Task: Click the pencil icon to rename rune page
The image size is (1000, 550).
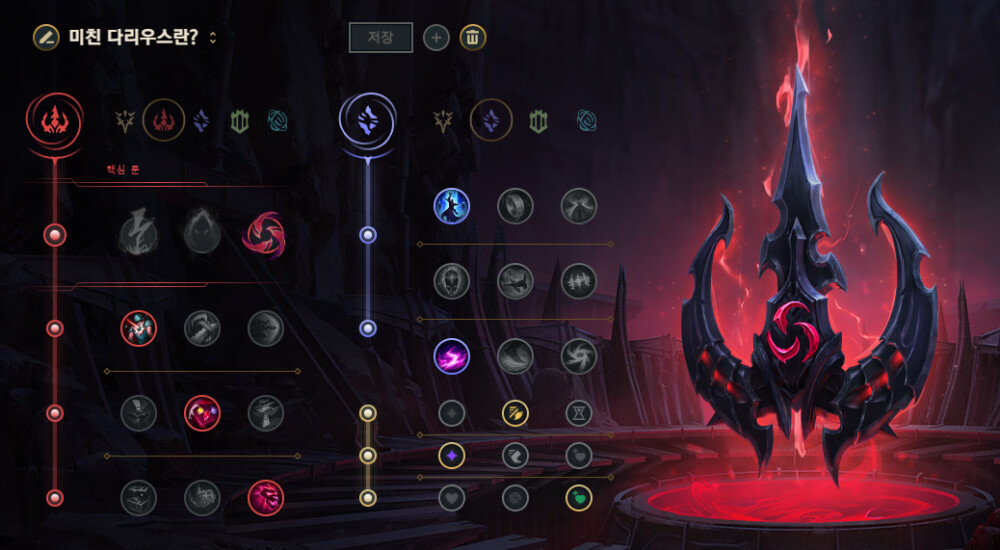Action: tap(45, 37)
